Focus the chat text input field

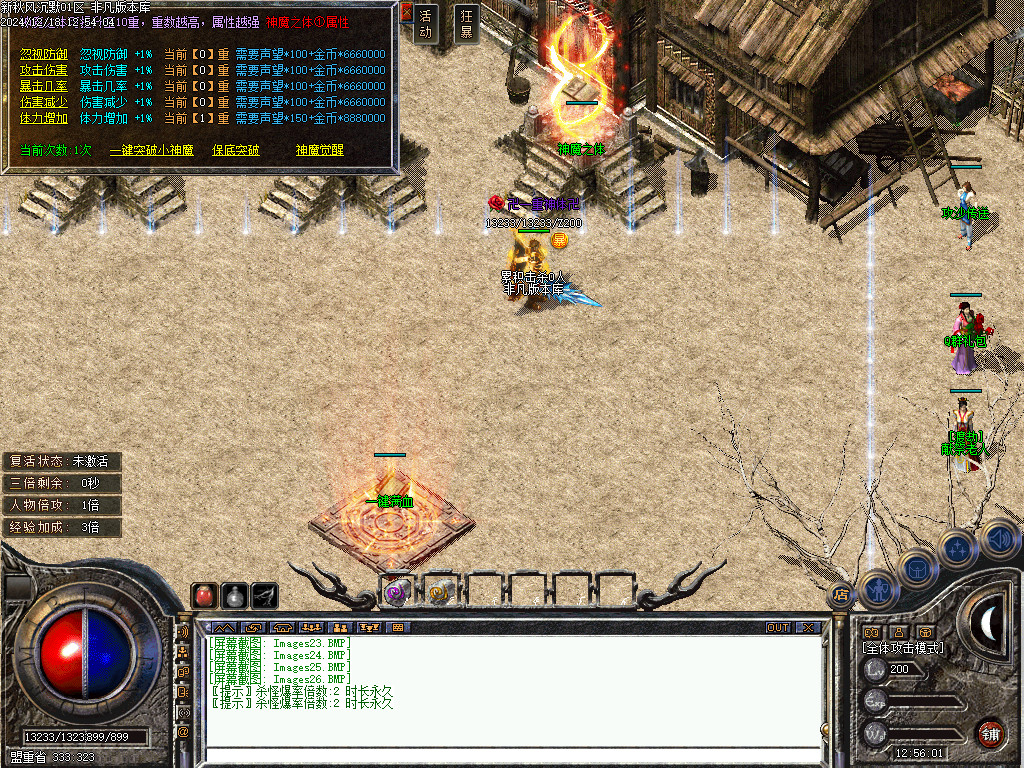tap(510, 755)
